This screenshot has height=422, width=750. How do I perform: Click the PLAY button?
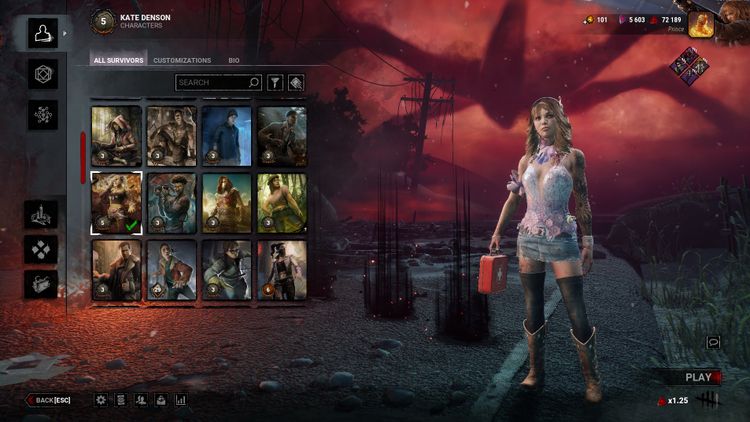pos(698,377)
